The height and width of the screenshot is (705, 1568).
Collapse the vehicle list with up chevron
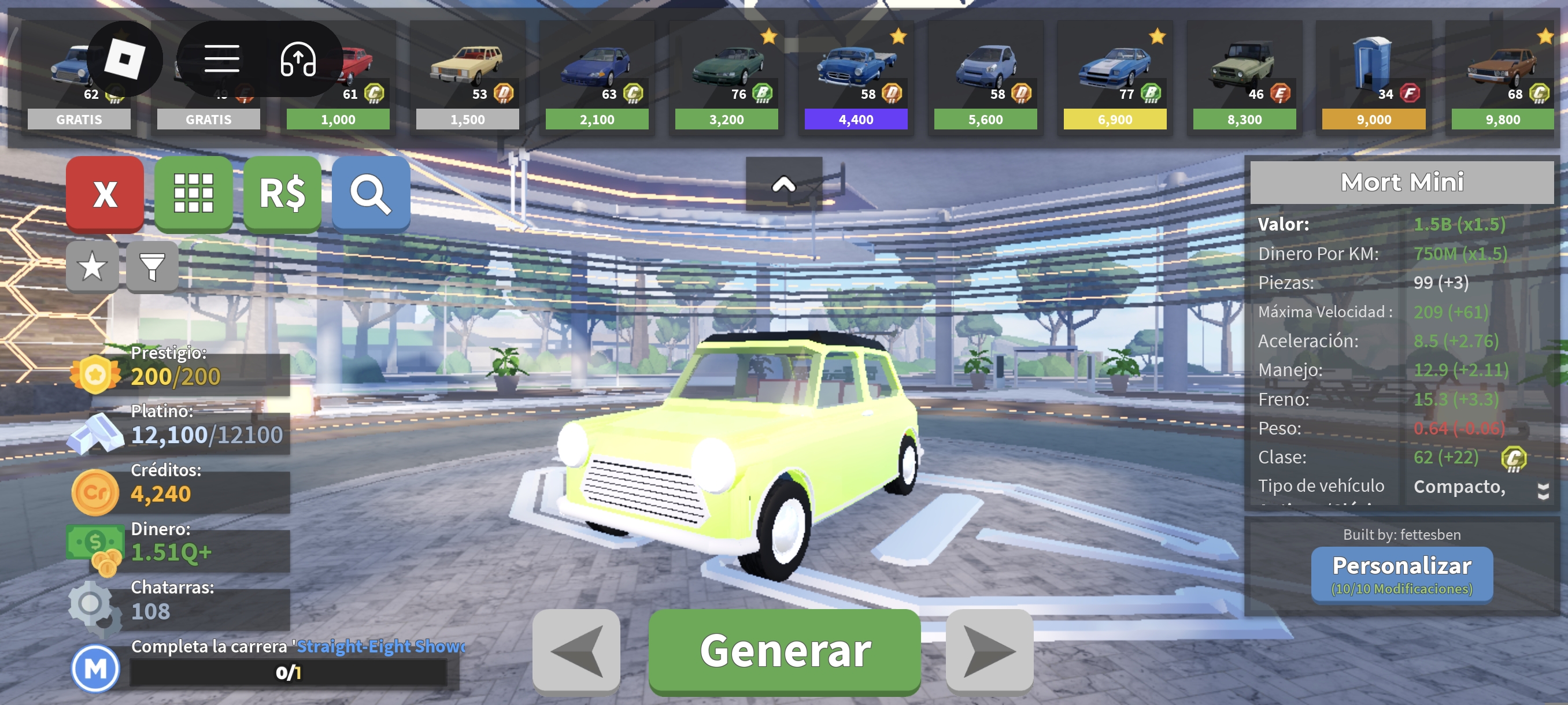[783, 184]
